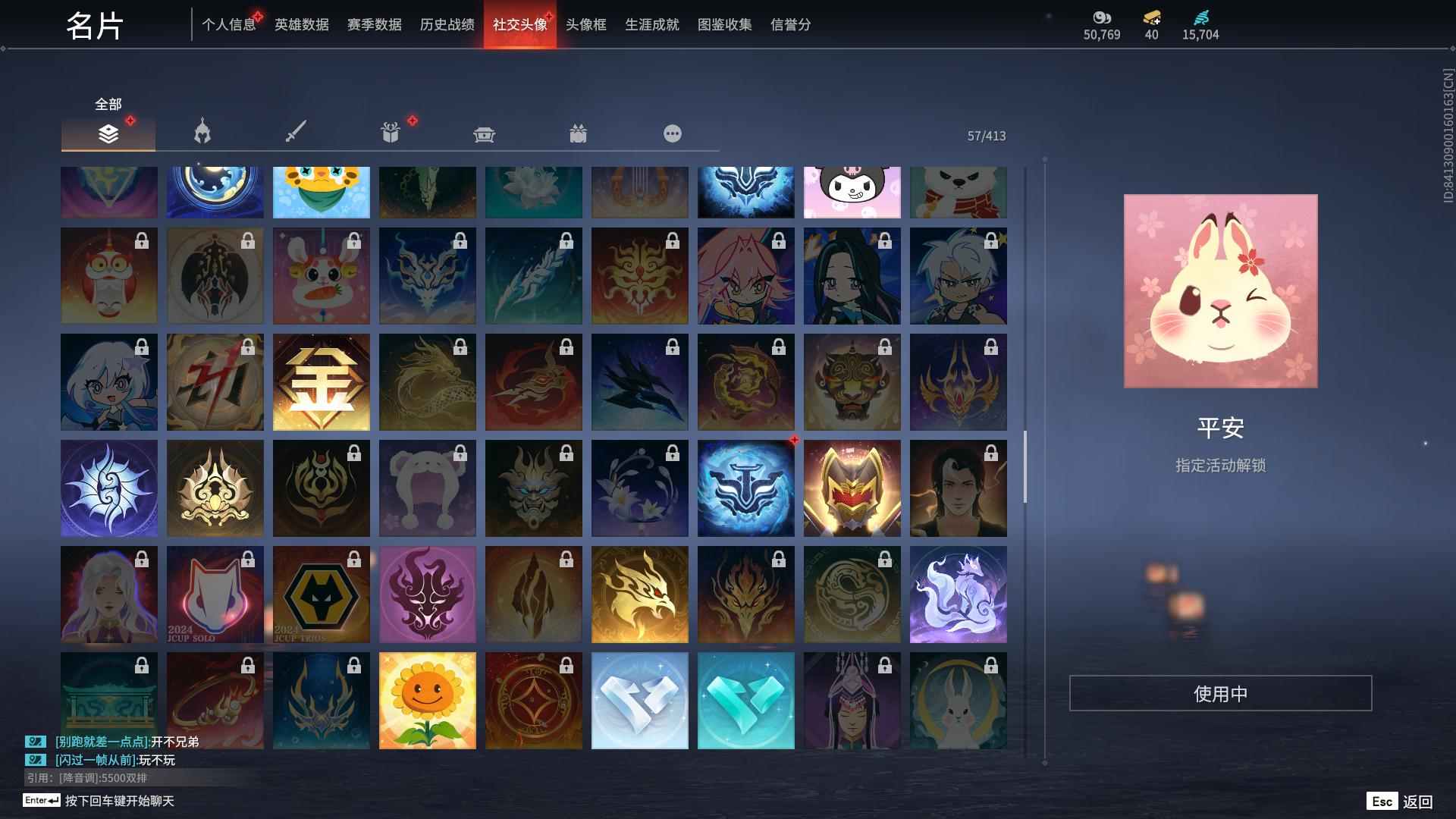Open the ellipsis miscellaneous avatar category
The image size is (1456, 819).
(672, 133)
